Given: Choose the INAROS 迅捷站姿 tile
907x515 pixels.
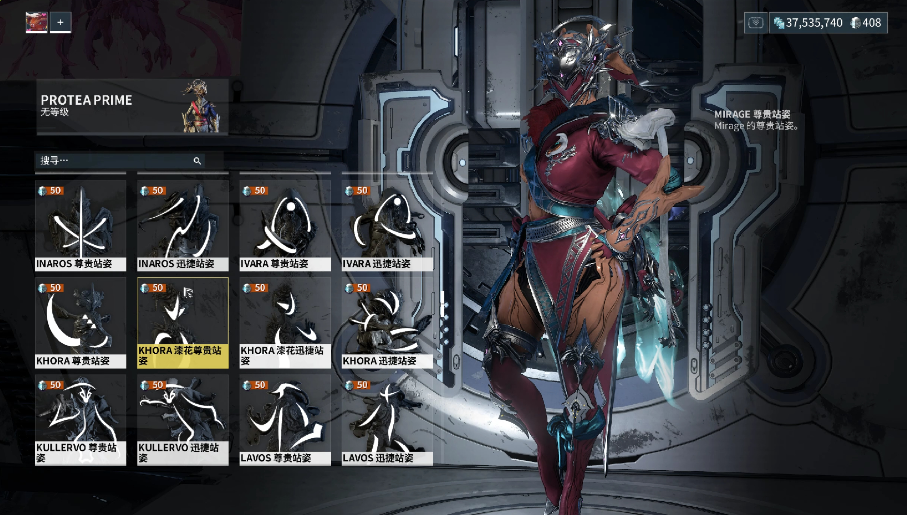Looking at the screenshot, I should [x=183, y=227].
